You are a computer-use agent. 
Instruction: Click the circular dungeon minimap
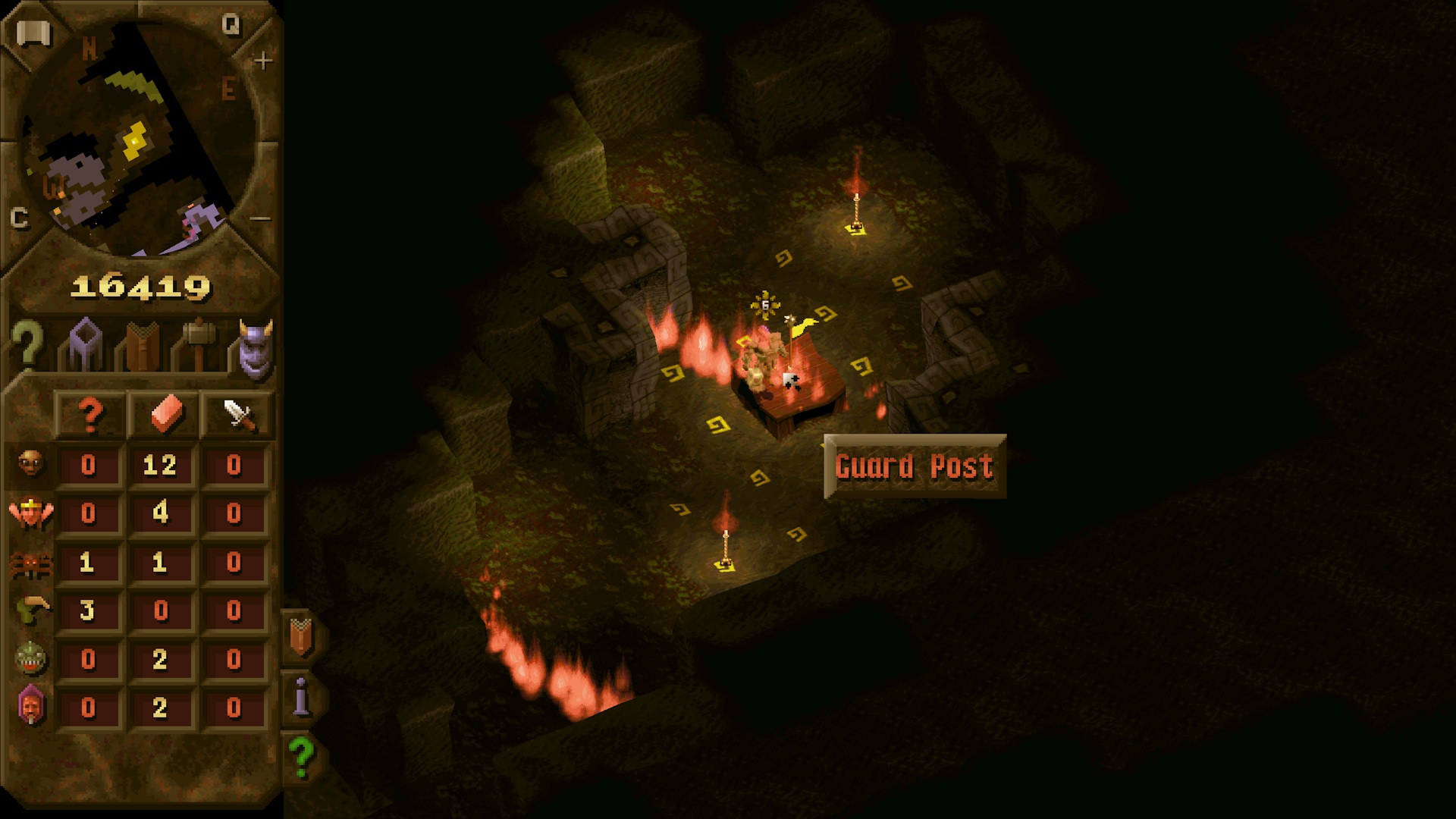click(x=136, y=140)
